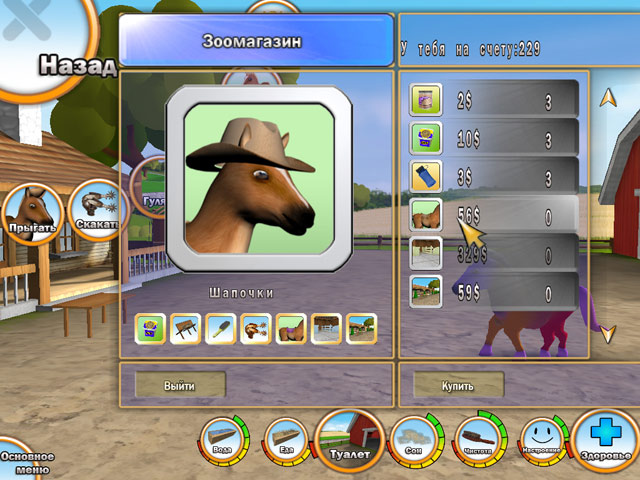Image resolution: width=640 pixels, height=480 pixels.
Task: Select the 329$ stable item row
Action: (x=495, y=254)
